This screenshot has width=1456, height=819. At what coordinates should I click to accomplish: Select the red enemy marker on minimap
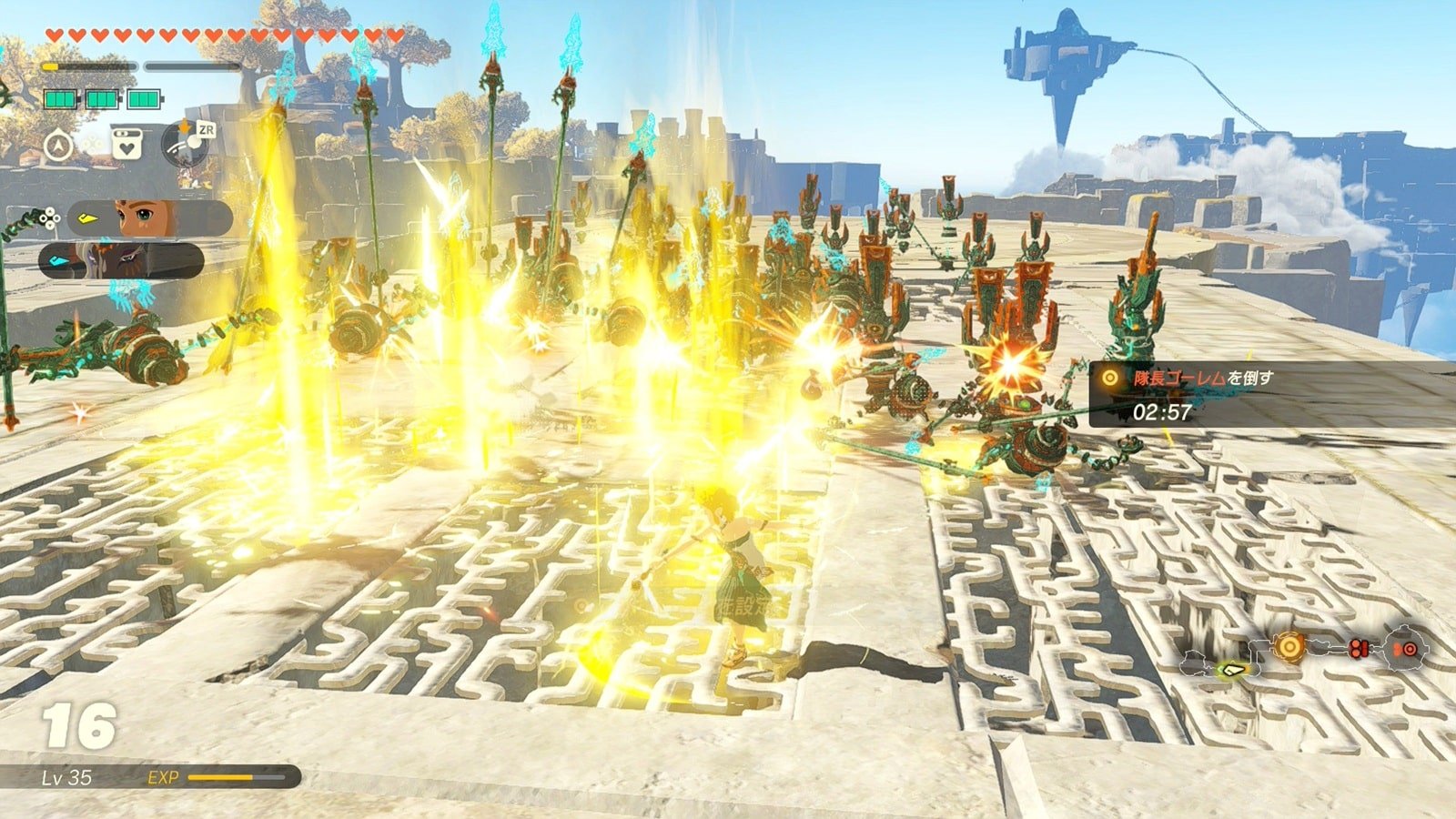pyautogui.click(x=1360, y=649)
